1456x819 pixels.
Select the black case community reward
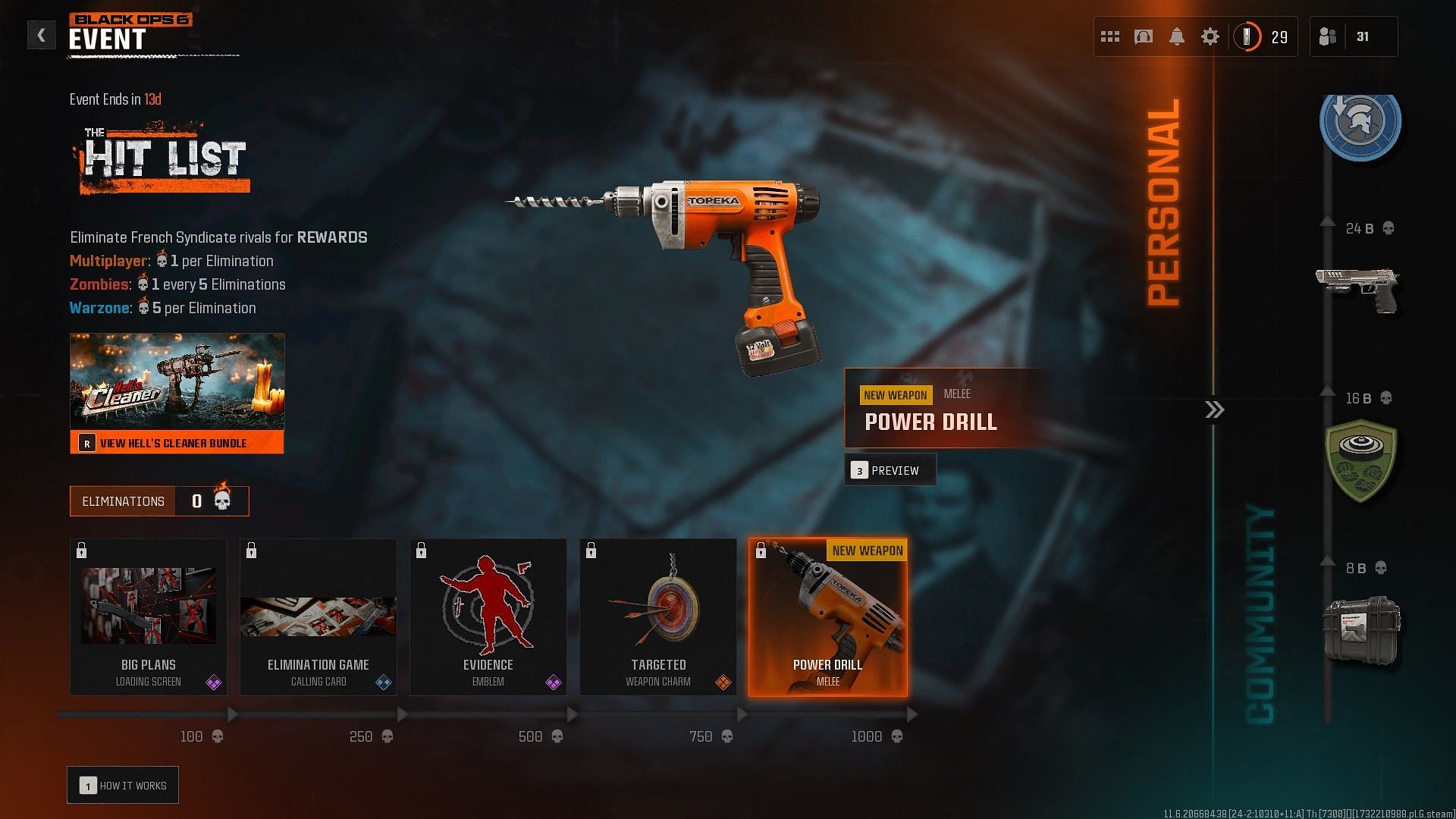point(1360,631)
